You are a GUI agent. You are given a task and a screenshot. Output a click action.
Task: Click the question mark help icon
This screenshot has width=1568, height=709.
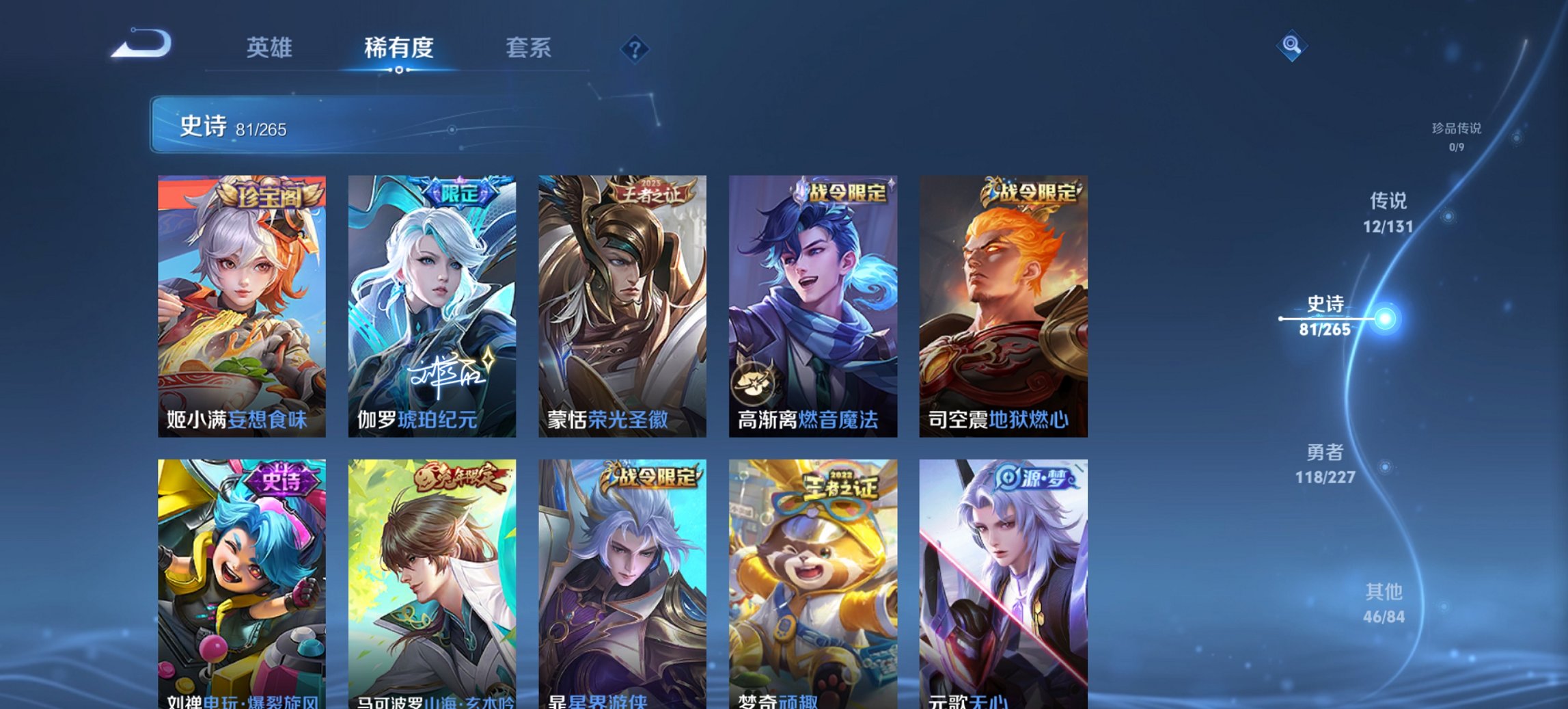(x=634, y=49)
